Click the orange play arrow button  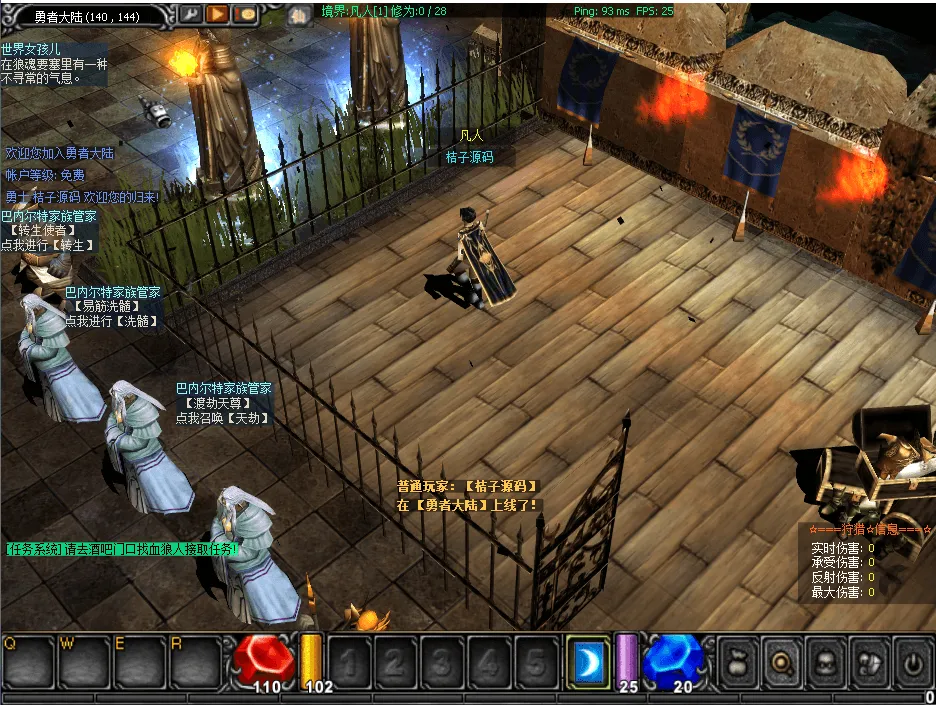coord(217,15)
